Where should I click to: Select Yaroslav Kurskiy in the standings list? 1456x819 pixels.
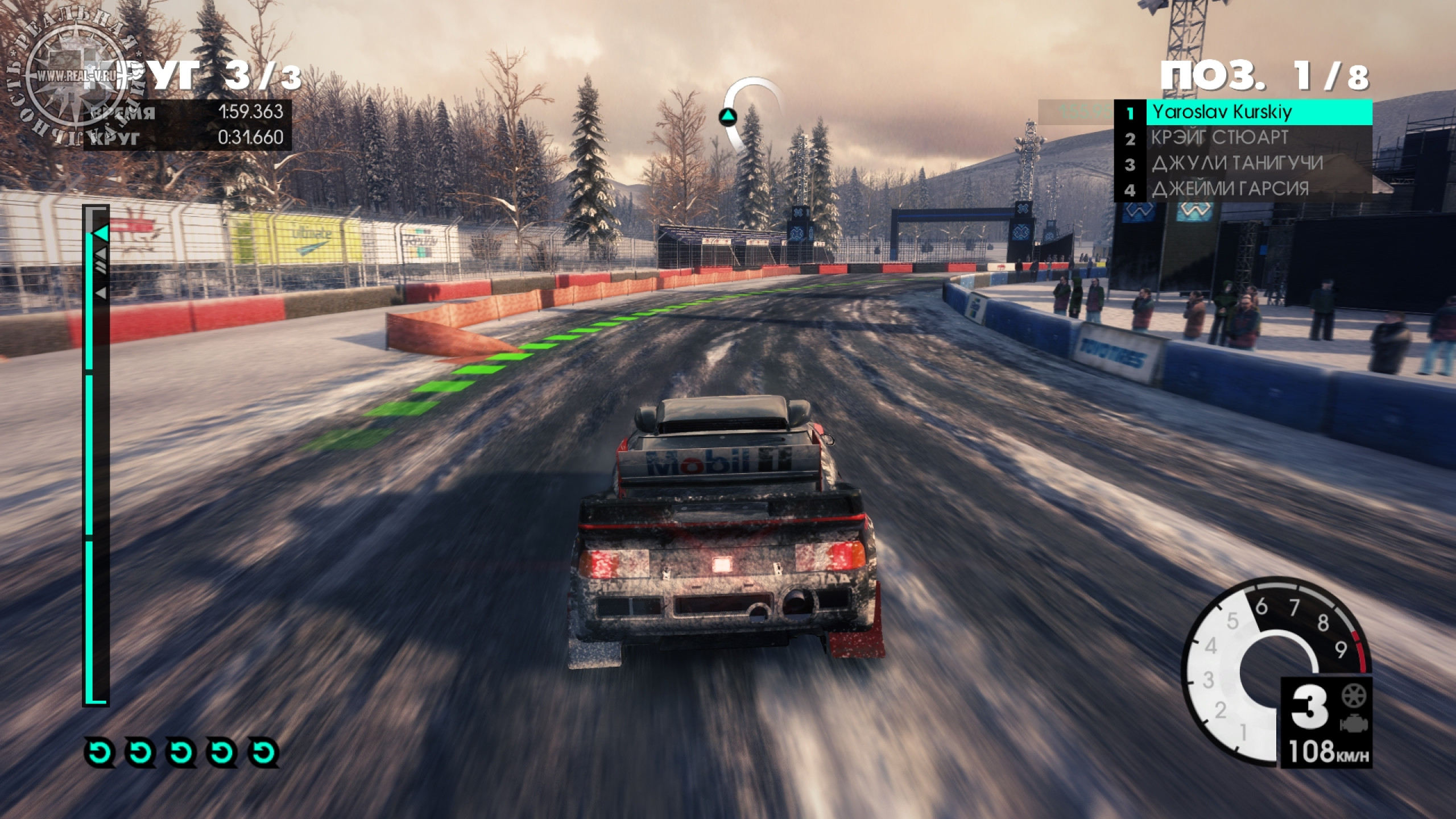1243,113
